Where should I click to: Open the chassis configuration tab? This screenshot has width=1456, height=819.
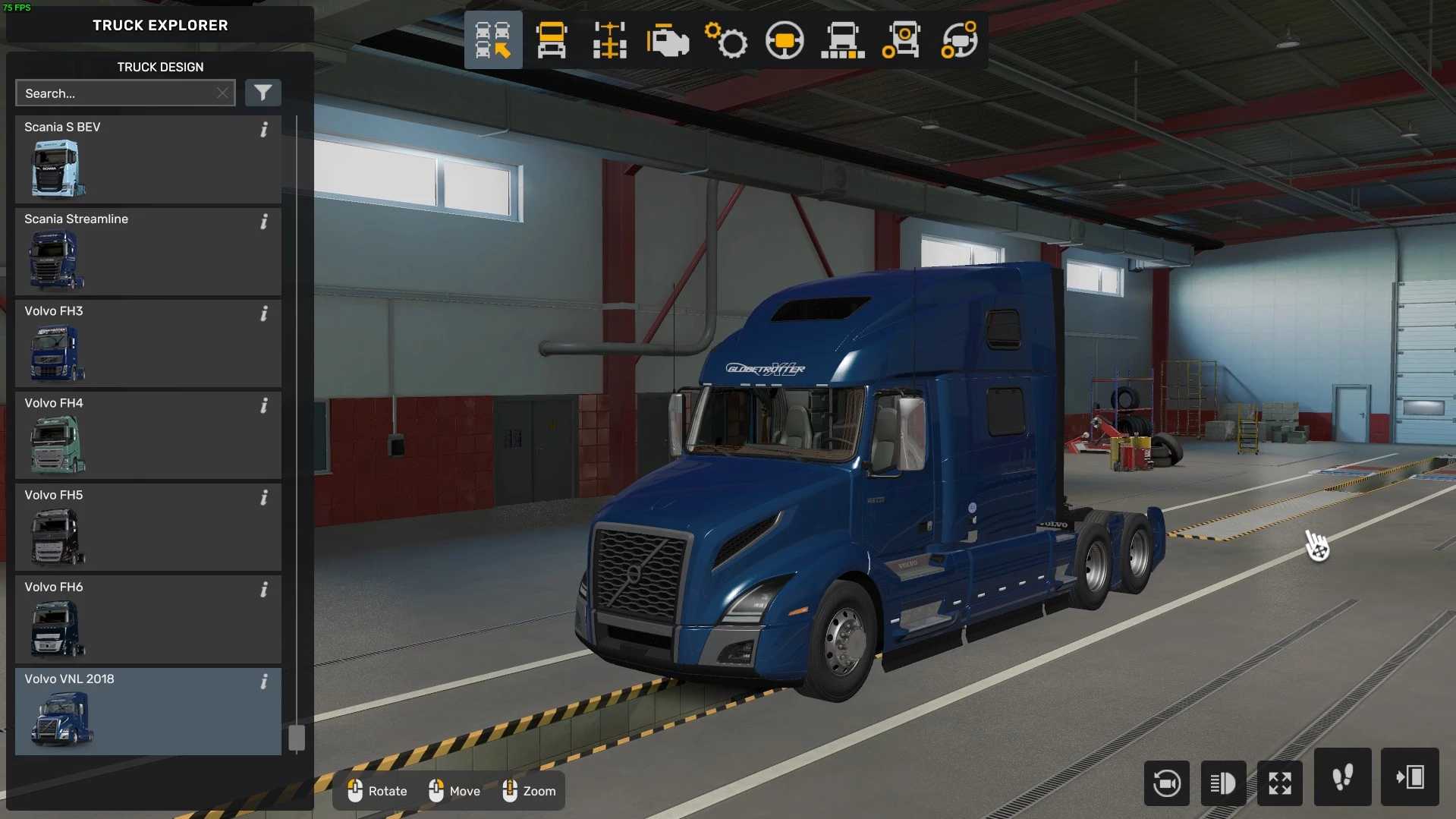click(x=609, y=40)
